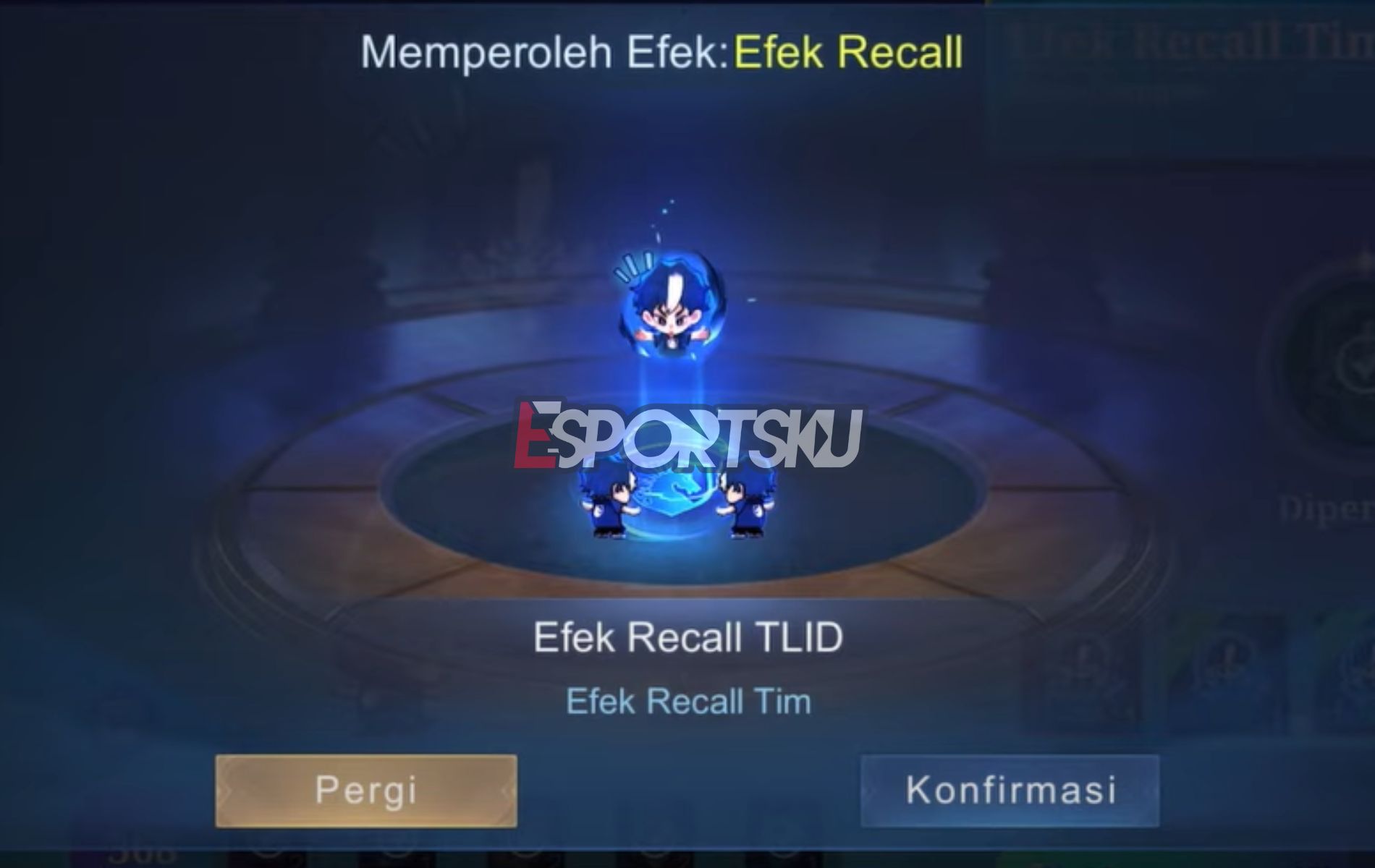Click the Pergi button

point(365,788)
